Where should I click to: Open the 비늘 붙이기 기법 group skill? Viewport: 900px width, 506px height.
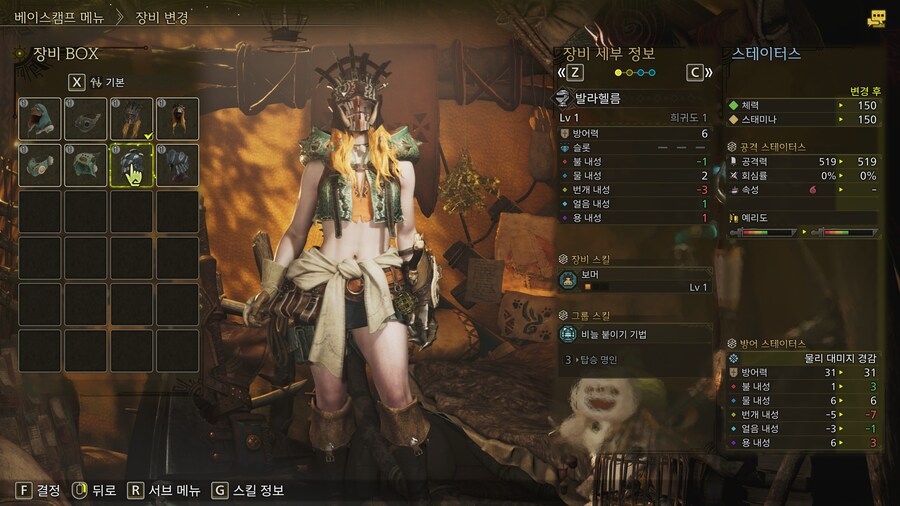pyautogui.click(x=635, y=334)
